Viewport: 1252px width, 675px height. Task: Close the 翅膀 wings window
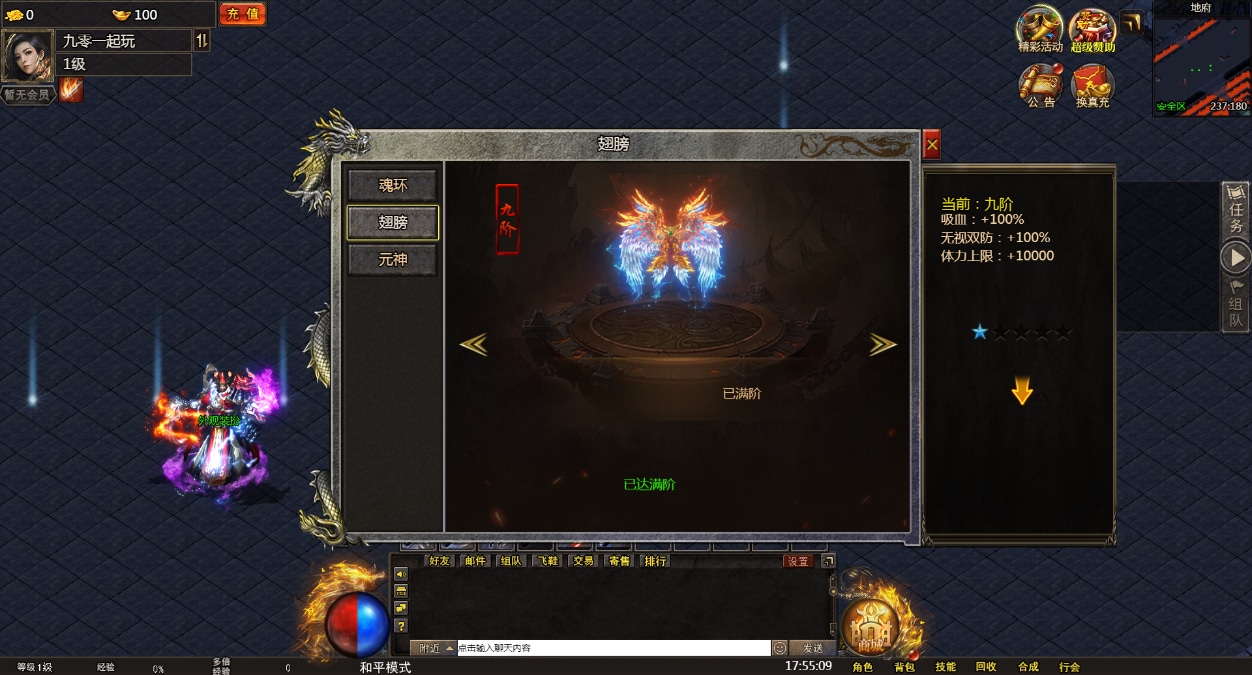(x=932, y=145)
